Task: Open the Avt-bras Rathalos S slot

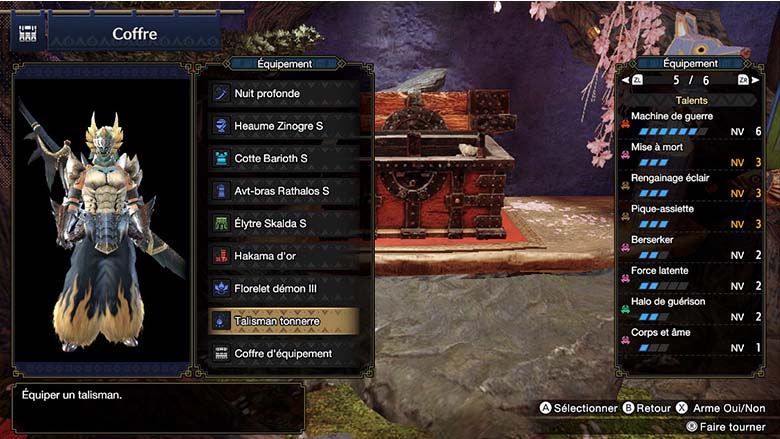Action: click(284, 190)
